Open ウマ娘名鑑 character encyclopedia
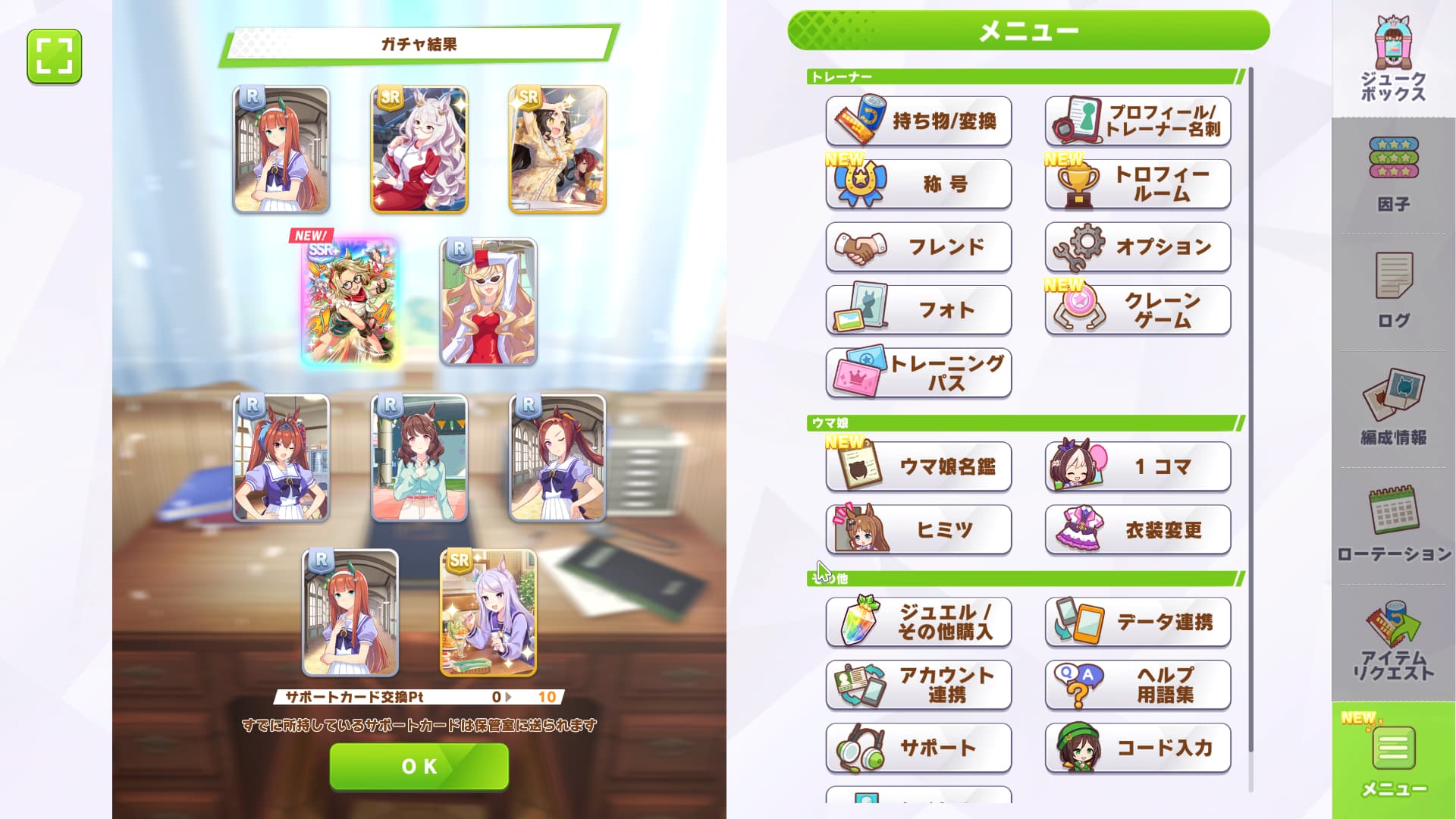 [x=918, y=466]
